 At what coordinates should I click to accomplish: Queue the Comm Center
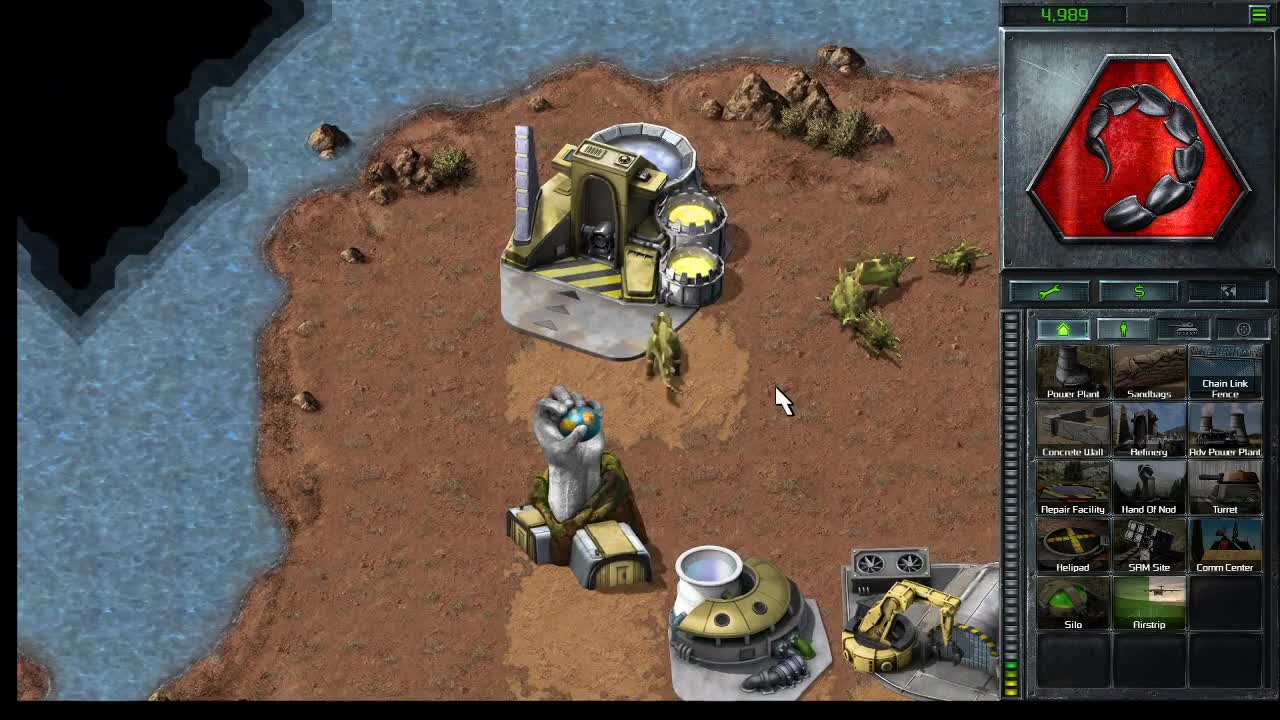click(x=1225, y=545)
